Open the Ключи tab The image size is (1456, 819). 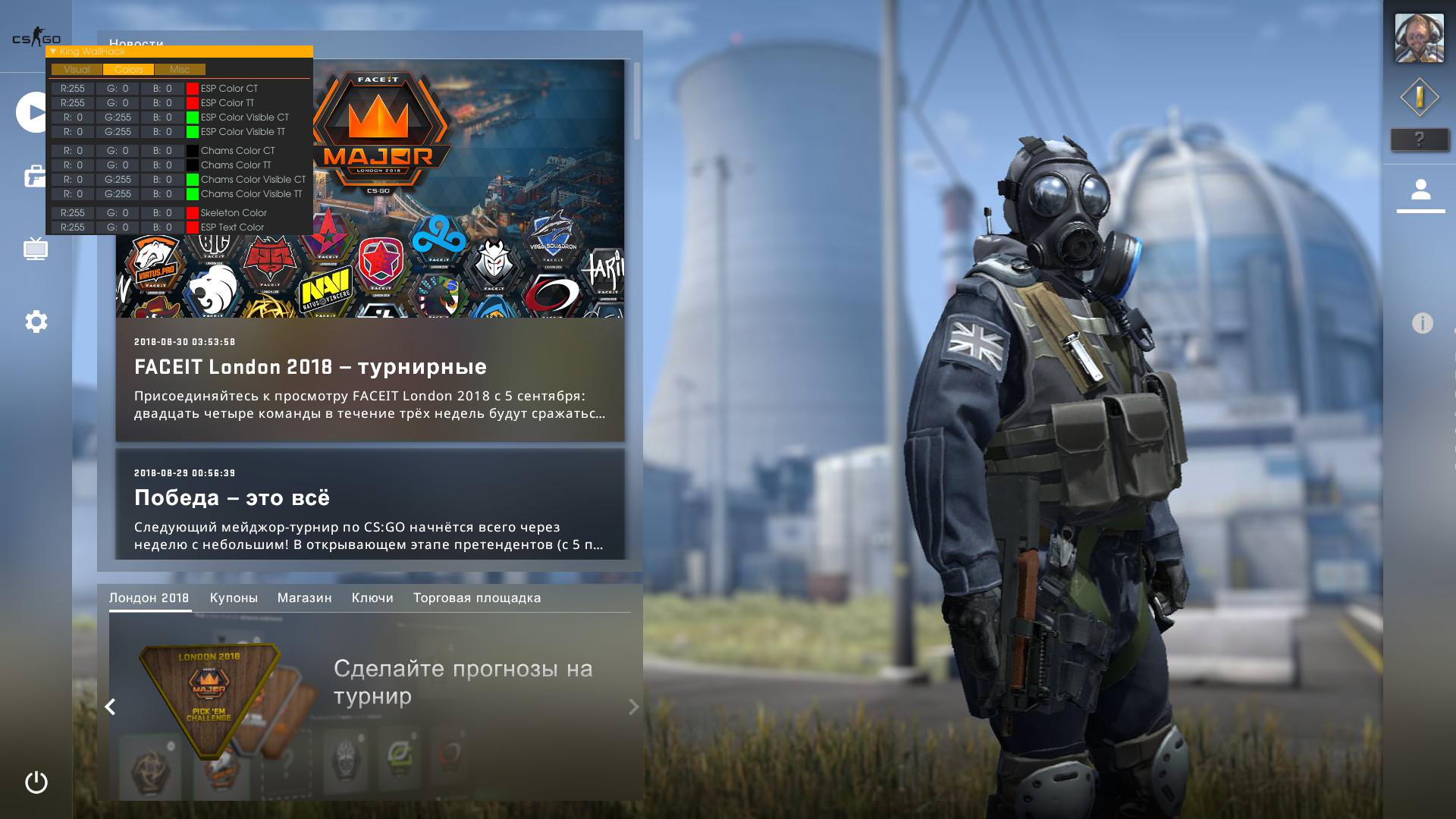tap(372, 598)
